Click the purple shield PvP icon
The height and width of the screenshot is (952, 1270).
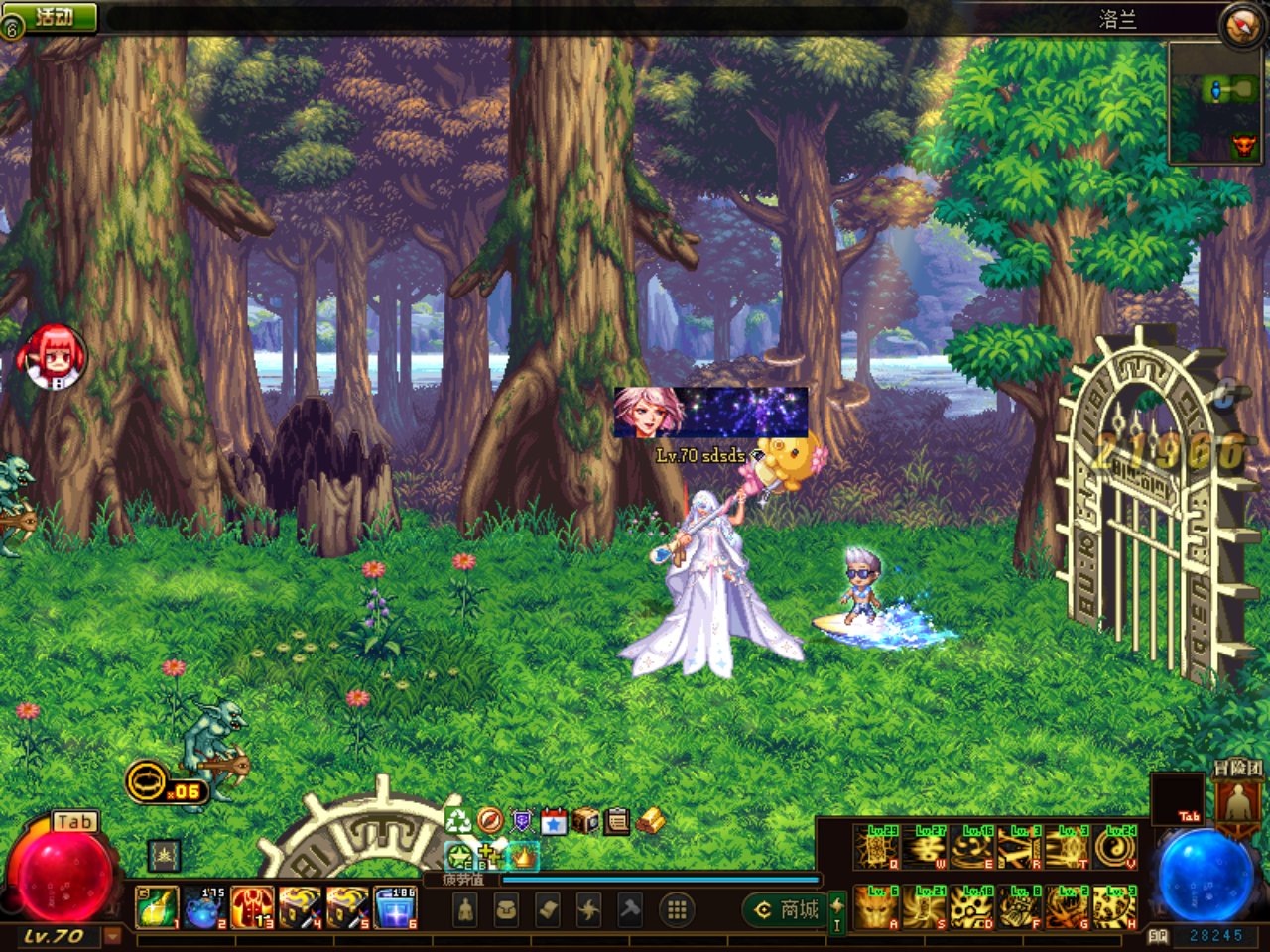(521, 821)
